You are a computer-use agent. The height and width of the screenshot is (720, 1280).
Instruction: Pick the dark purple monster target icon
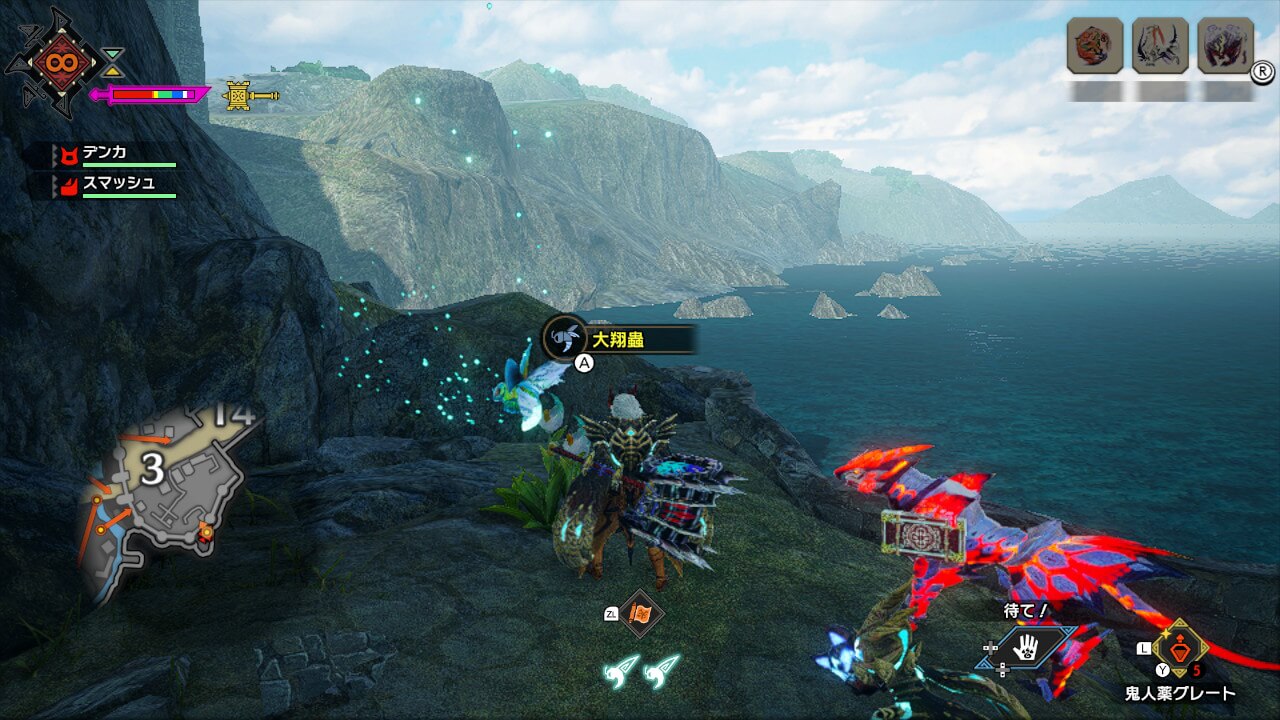tap(1226, 46)
